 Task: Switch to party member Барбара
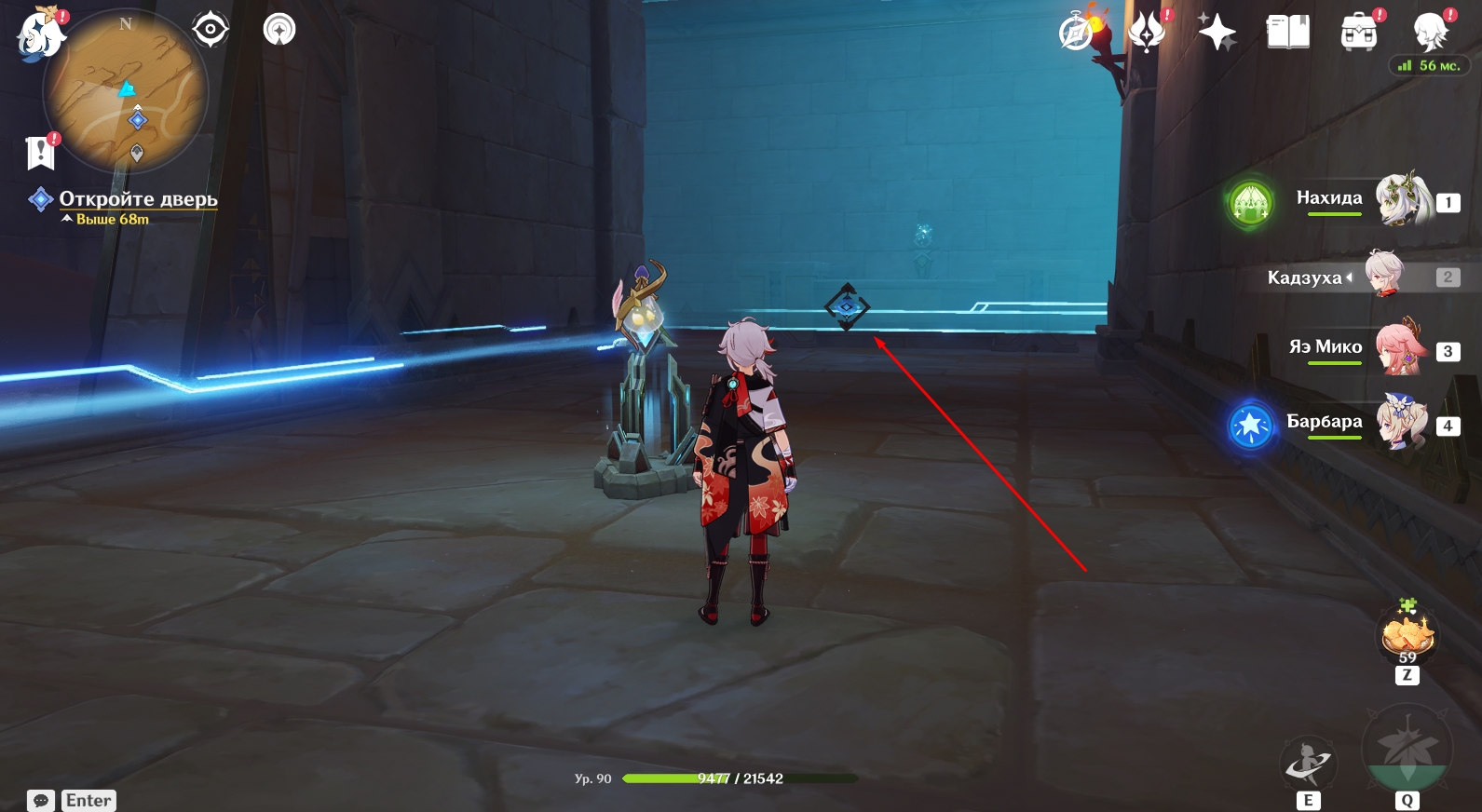click(x=1400, y=423)
